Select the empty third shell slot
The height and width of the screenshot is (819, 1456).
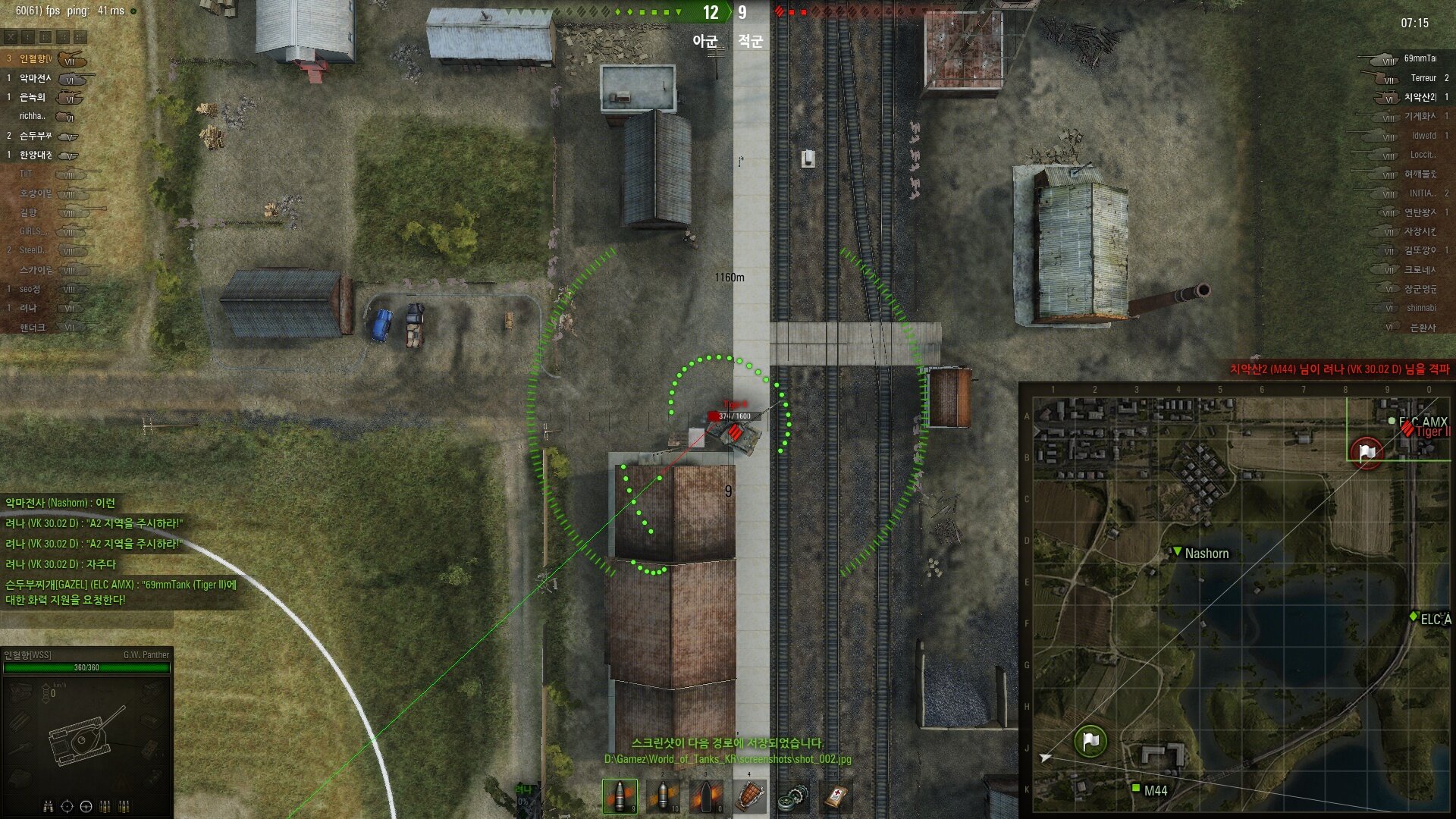pyautogui.click(x=707, y=796)
